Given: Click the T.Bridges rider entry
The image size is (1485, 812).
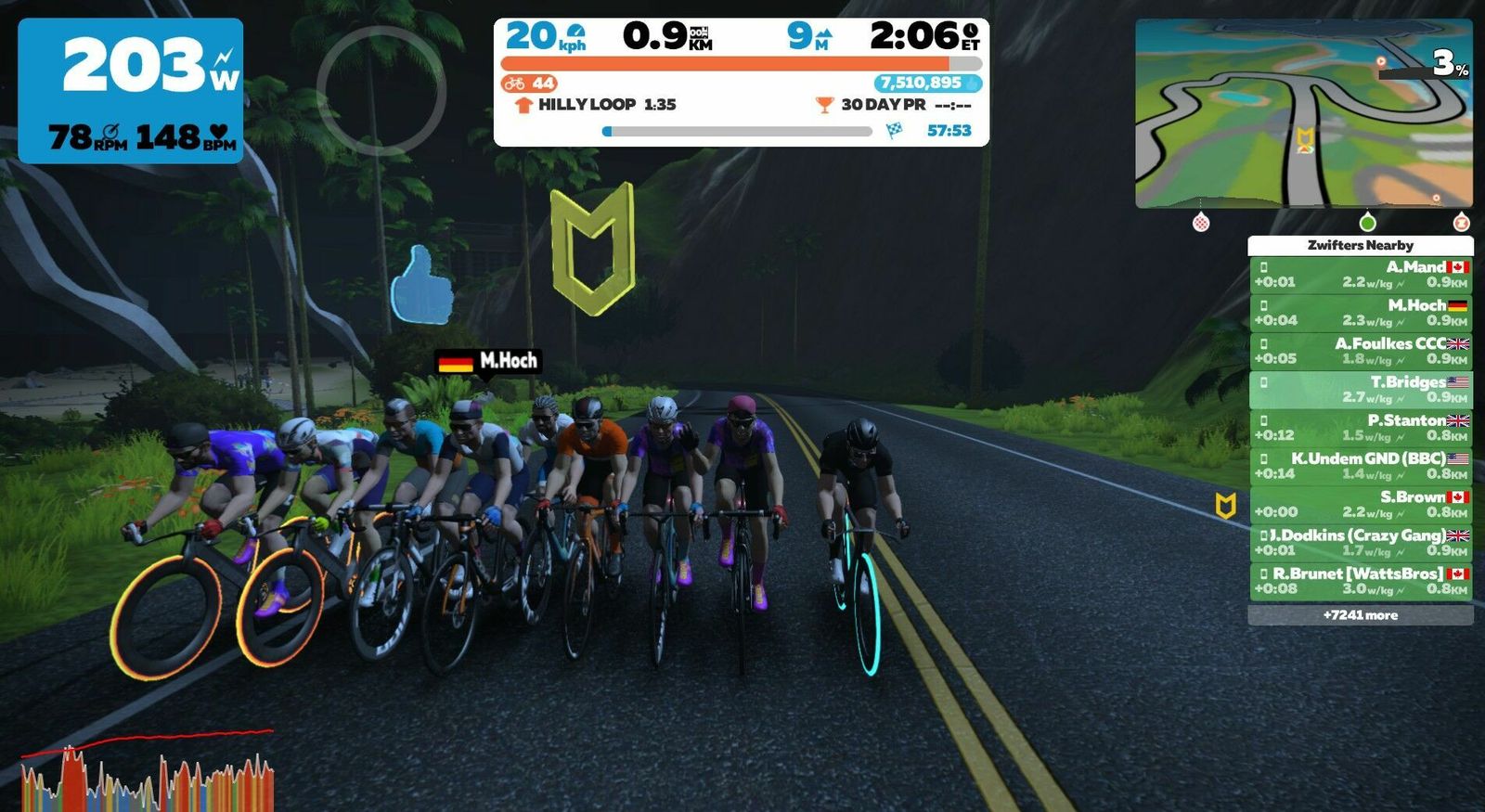Looking at the screenshot, I should click(x=1361, y=390).
